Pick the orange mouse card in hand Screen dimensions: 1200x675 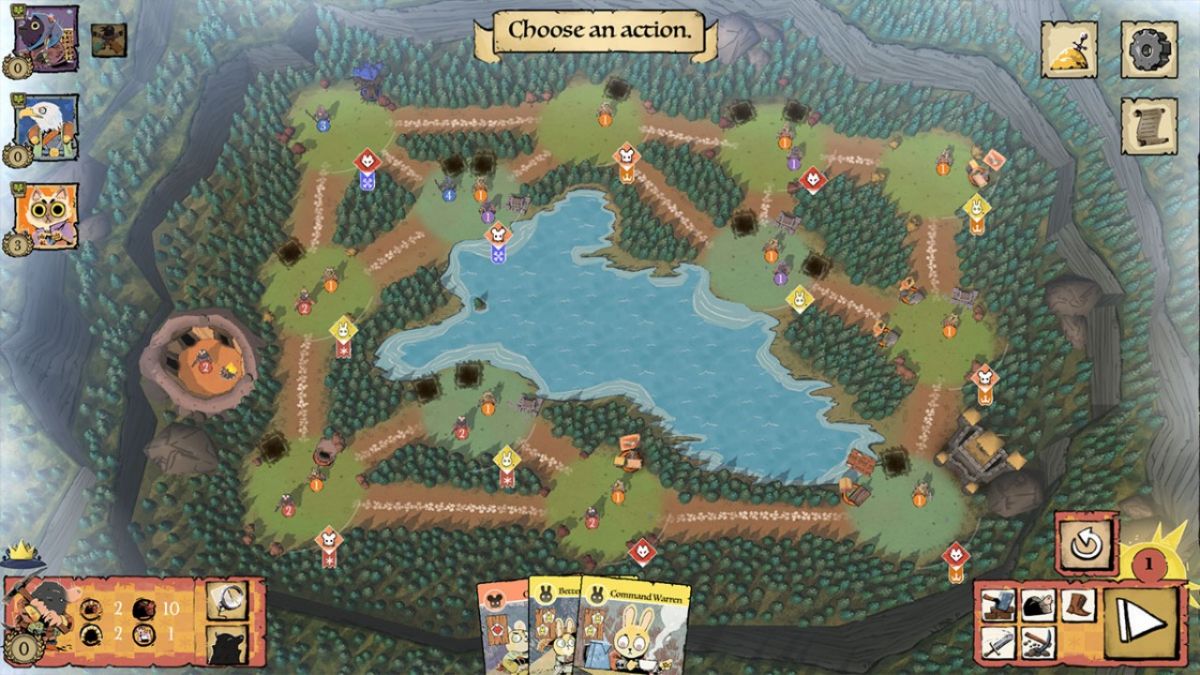(x=500, y=632)
